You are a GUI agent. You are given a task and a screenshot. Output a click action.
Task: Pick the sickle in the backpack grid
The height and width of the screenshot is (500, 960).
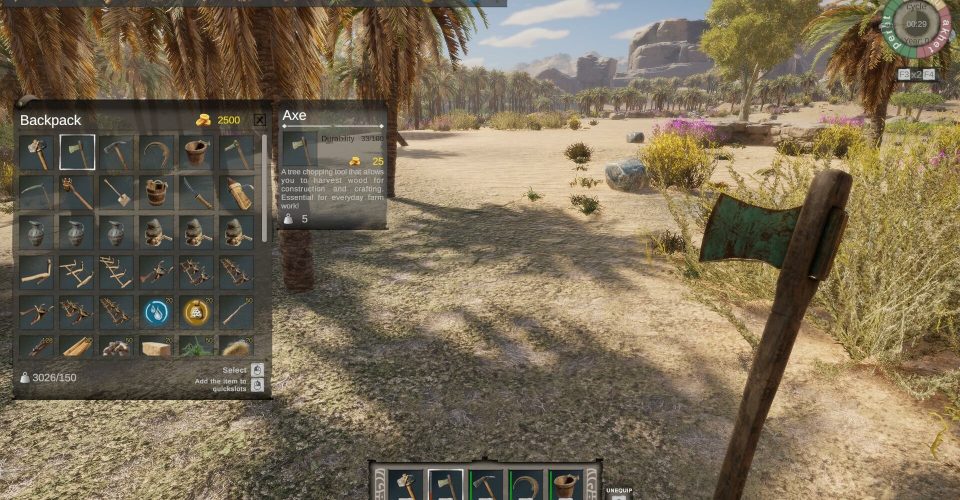click(x=157, y=153)
